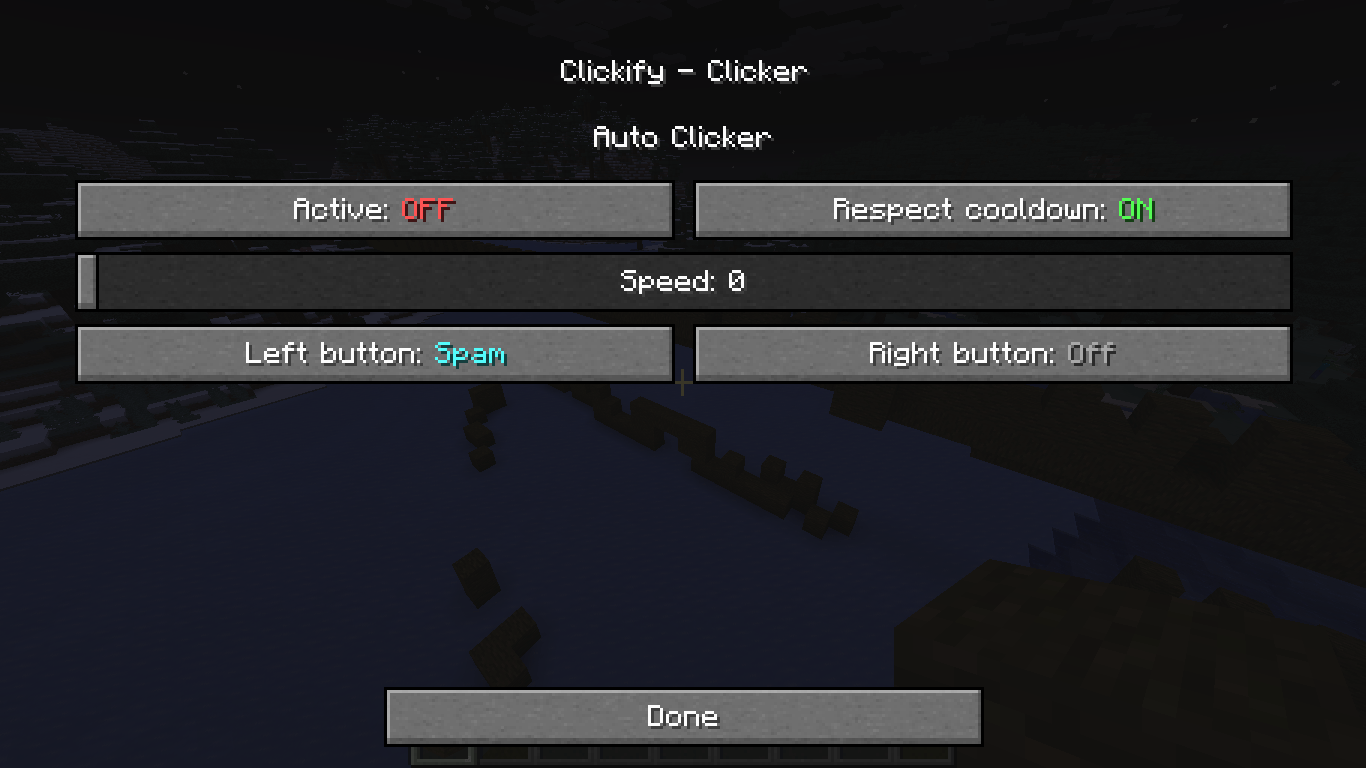The height and width of the screenshot is (768, 1366).
Task: Click the middle hotbar slot
Action: (683, 762)
